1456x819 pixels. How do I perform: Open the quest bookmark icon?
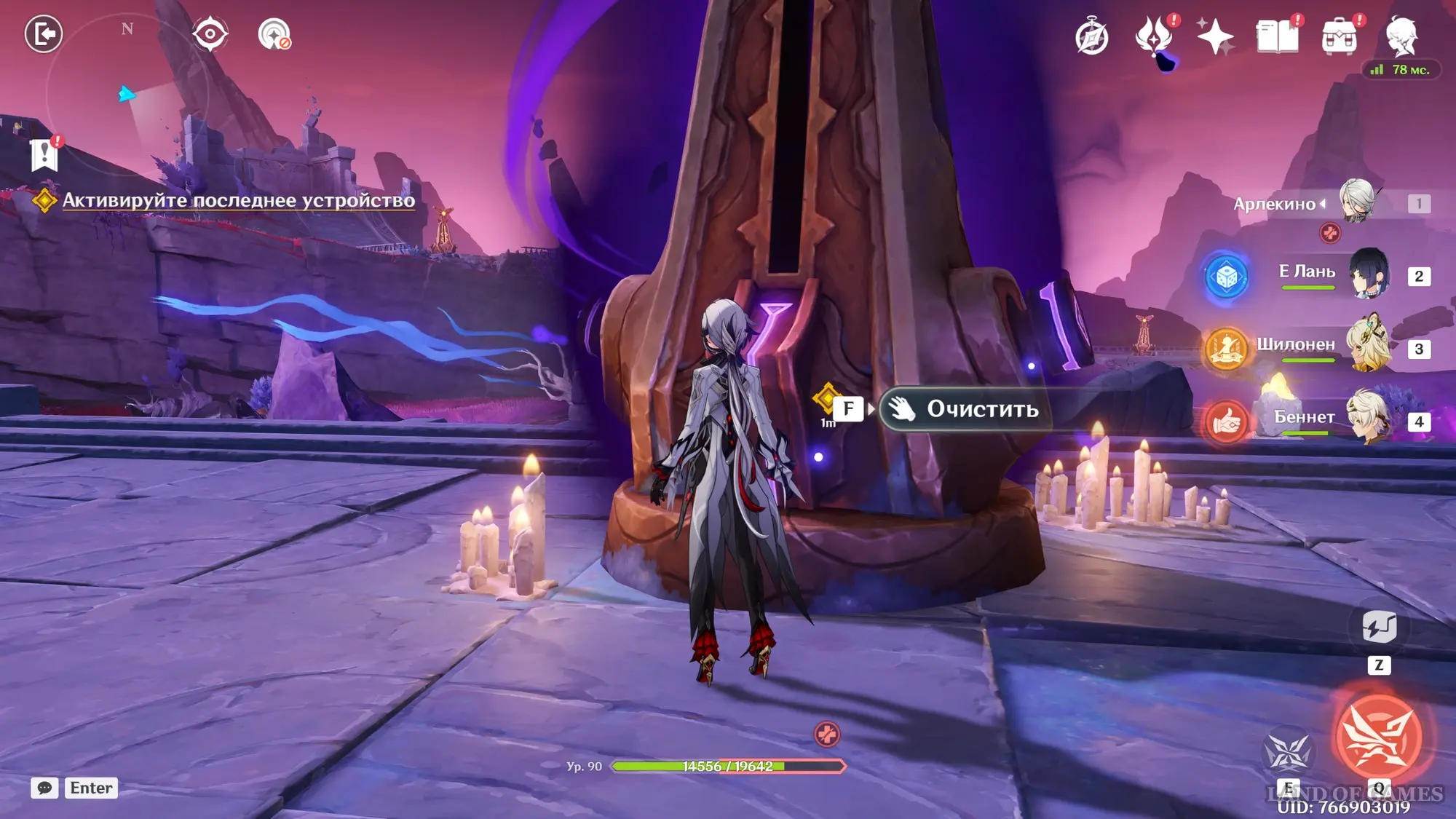pyautogui.click(x=44, y=154)
